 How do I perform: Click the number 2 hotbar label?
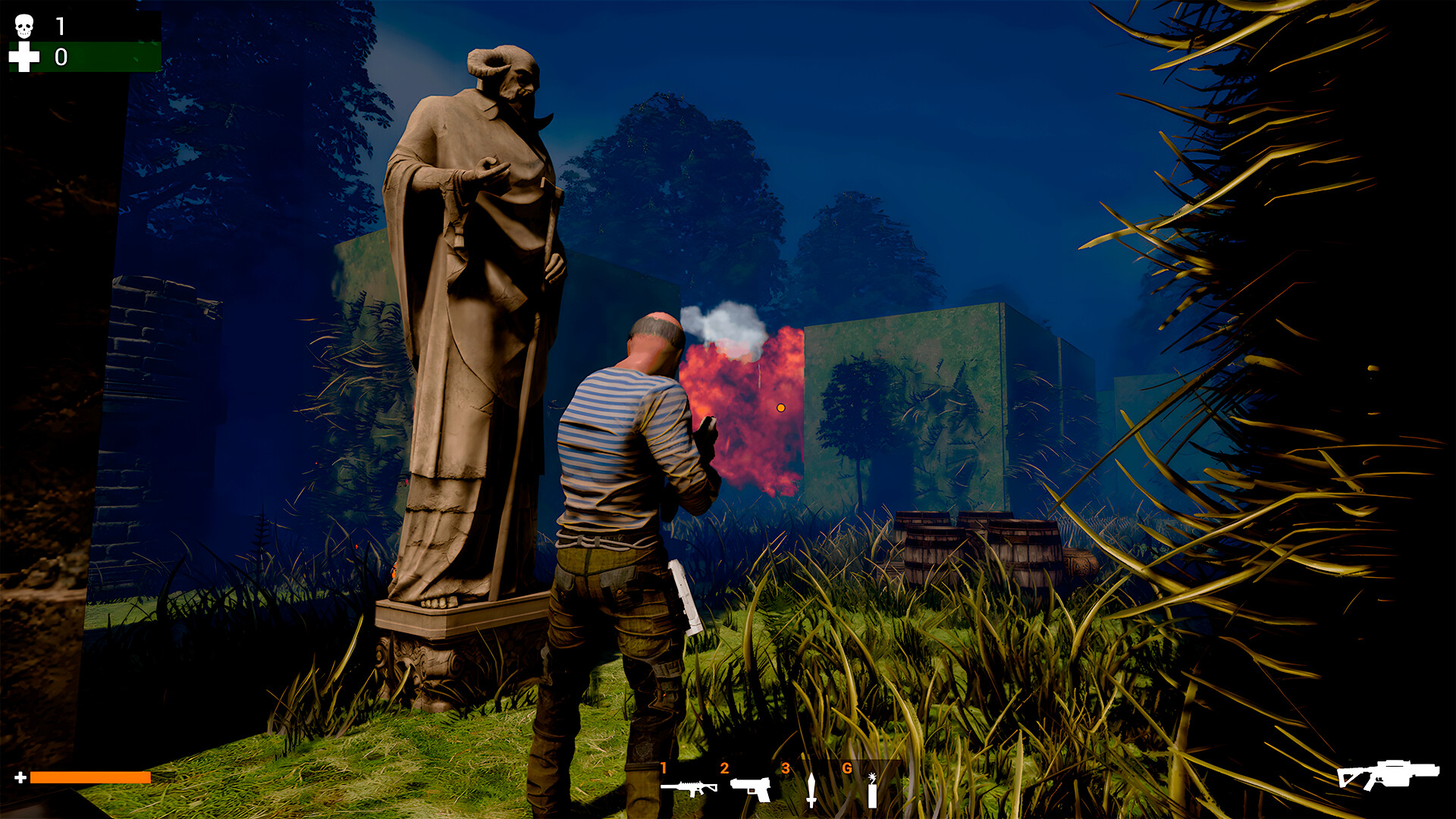click(726, 767)
